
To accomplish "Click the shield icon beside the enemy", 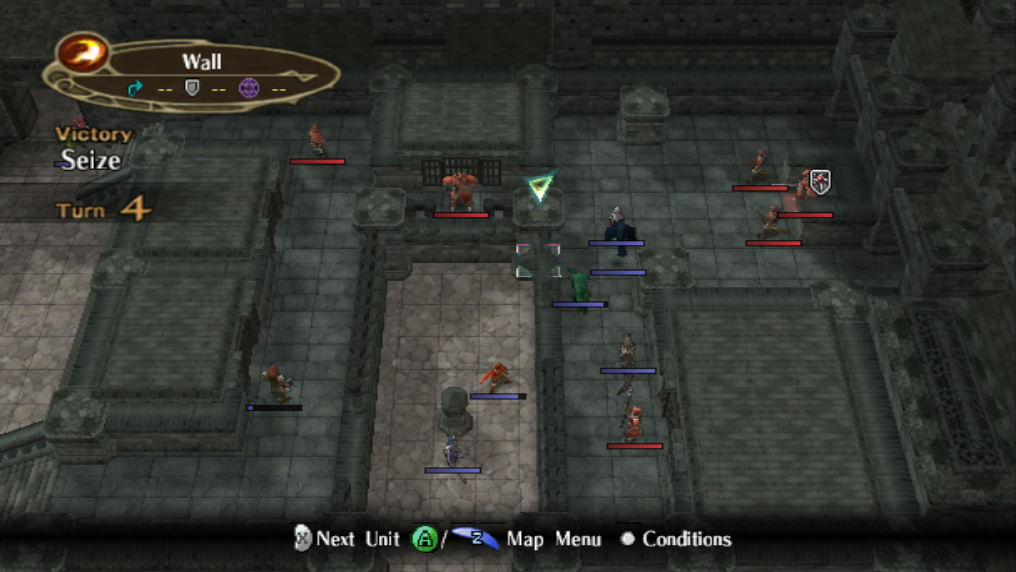I will point(820,182).
